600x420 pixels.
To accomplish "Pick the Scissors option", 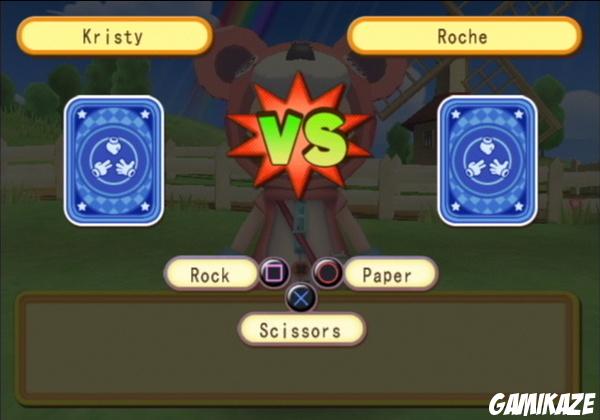I will [301, 329].
